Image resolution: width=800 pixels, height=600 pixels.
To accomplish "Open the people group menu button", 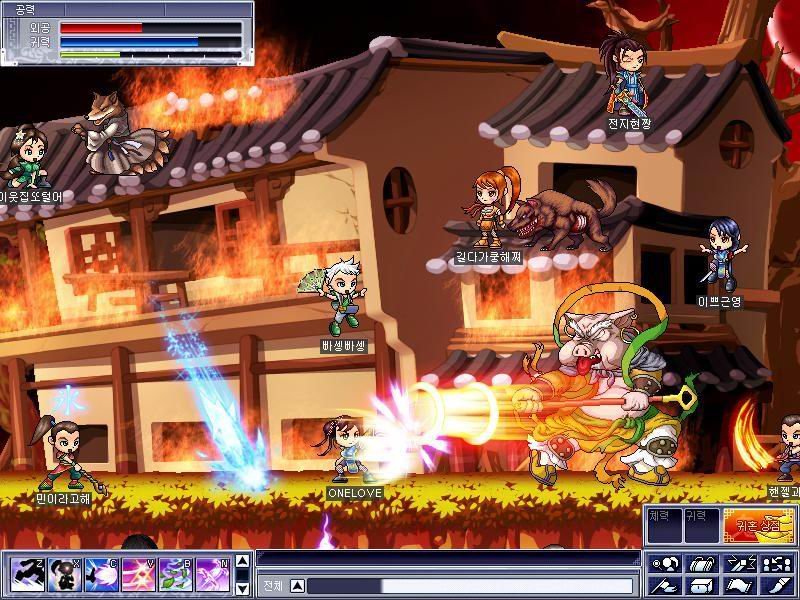I will pyautogui.click(x=775, y=563).
